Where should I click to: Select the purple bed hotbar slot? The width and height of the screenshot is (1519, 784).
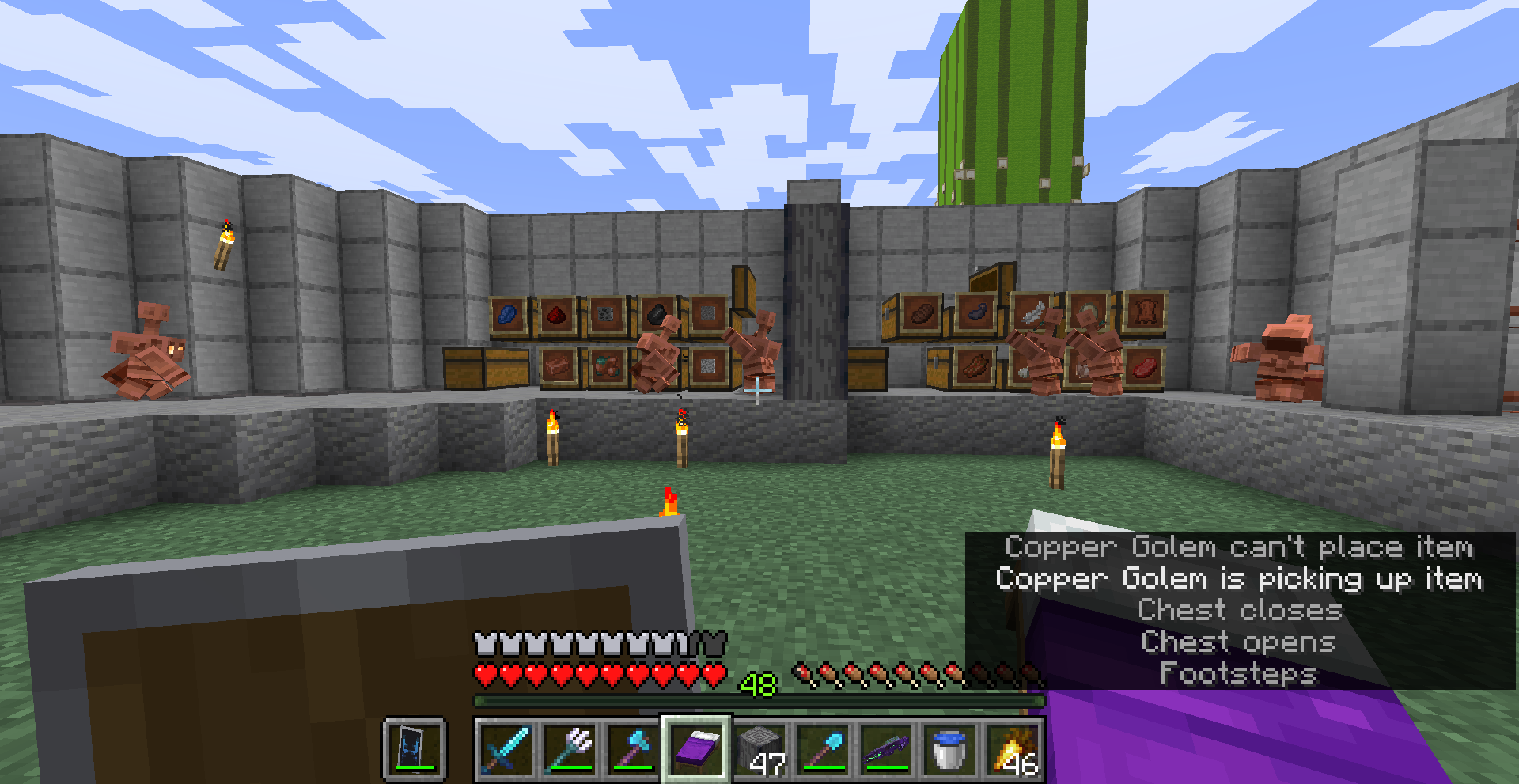click(x=696, y=748)
